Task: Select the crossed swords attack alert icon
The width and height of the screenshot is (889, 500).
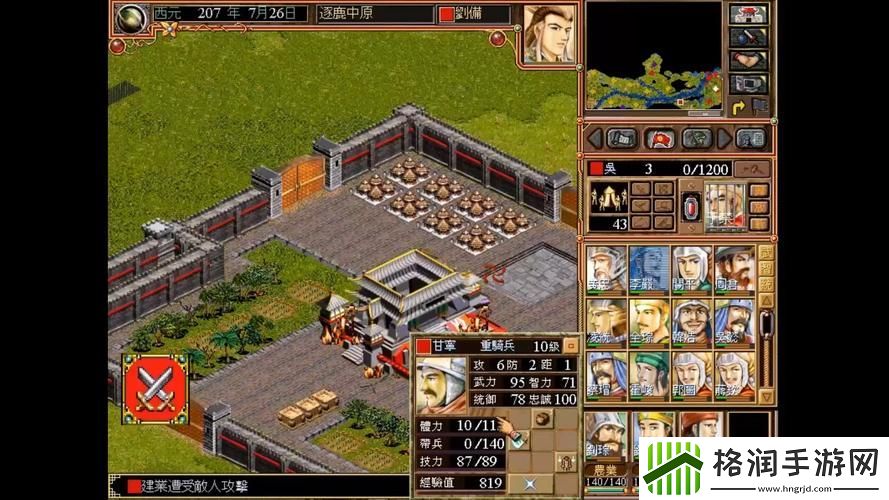Action: (x=155, y=388)
